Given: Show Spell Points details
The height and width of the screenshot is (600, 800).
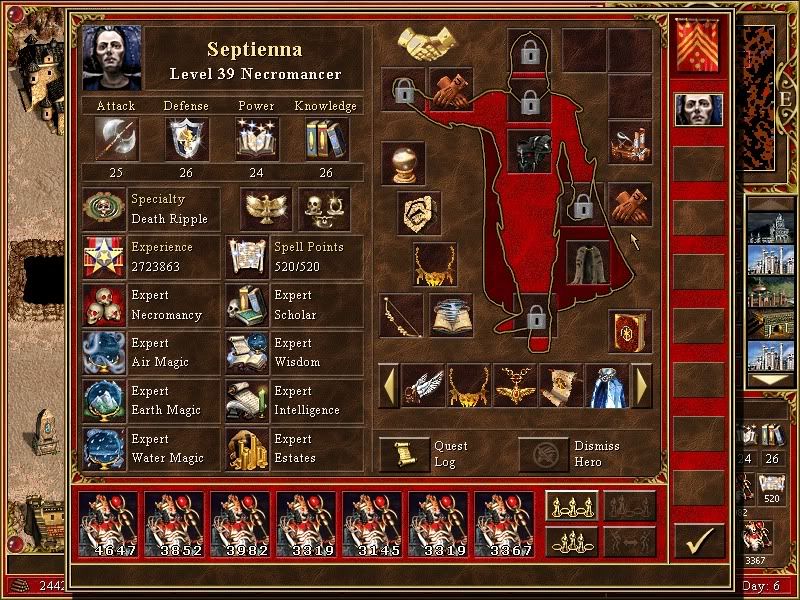Looking at the screenshot, I should click(247, 257).
